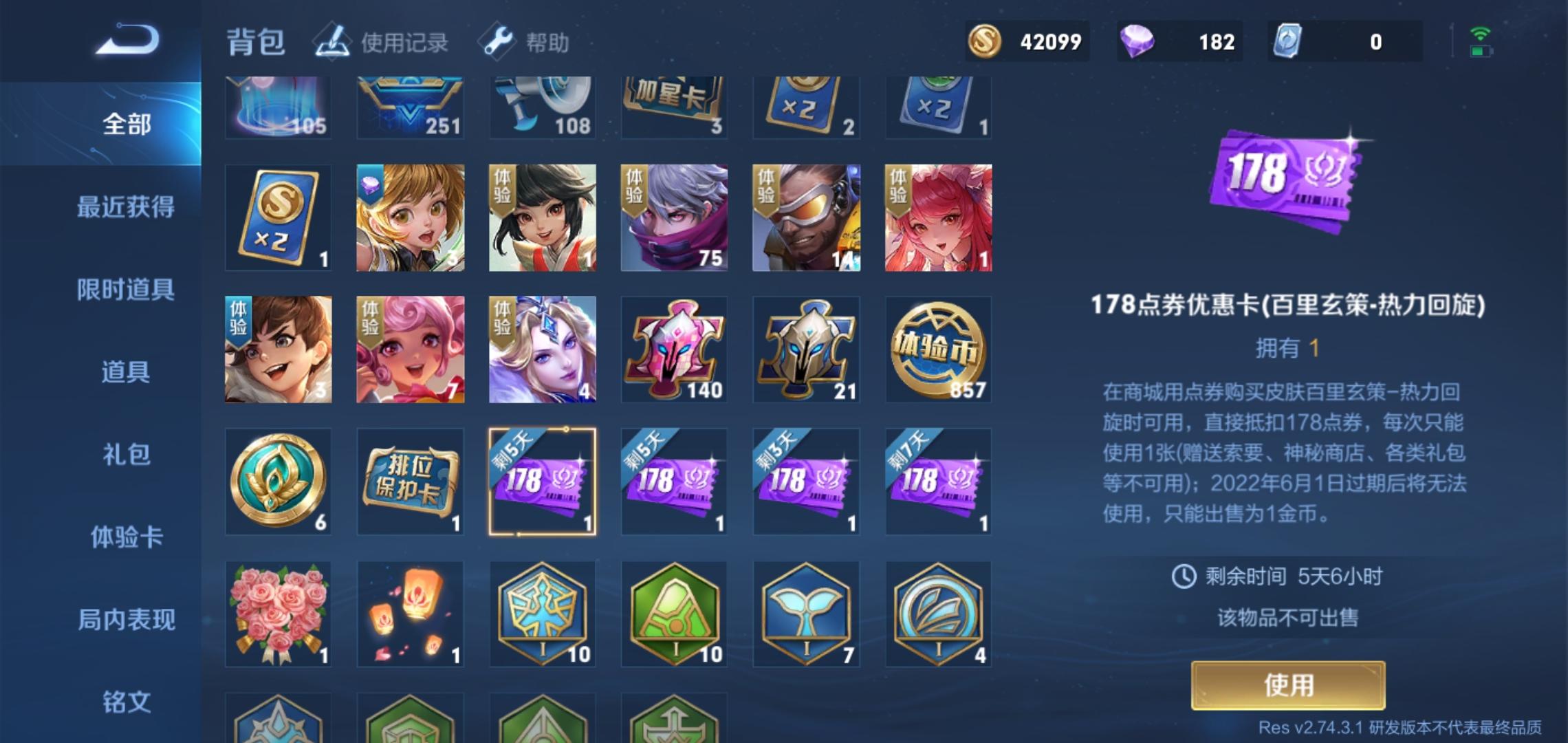Click the purple diamond balance showing 182
This screenshot has width=1568, height=743.
click(x=1178, y=41)
